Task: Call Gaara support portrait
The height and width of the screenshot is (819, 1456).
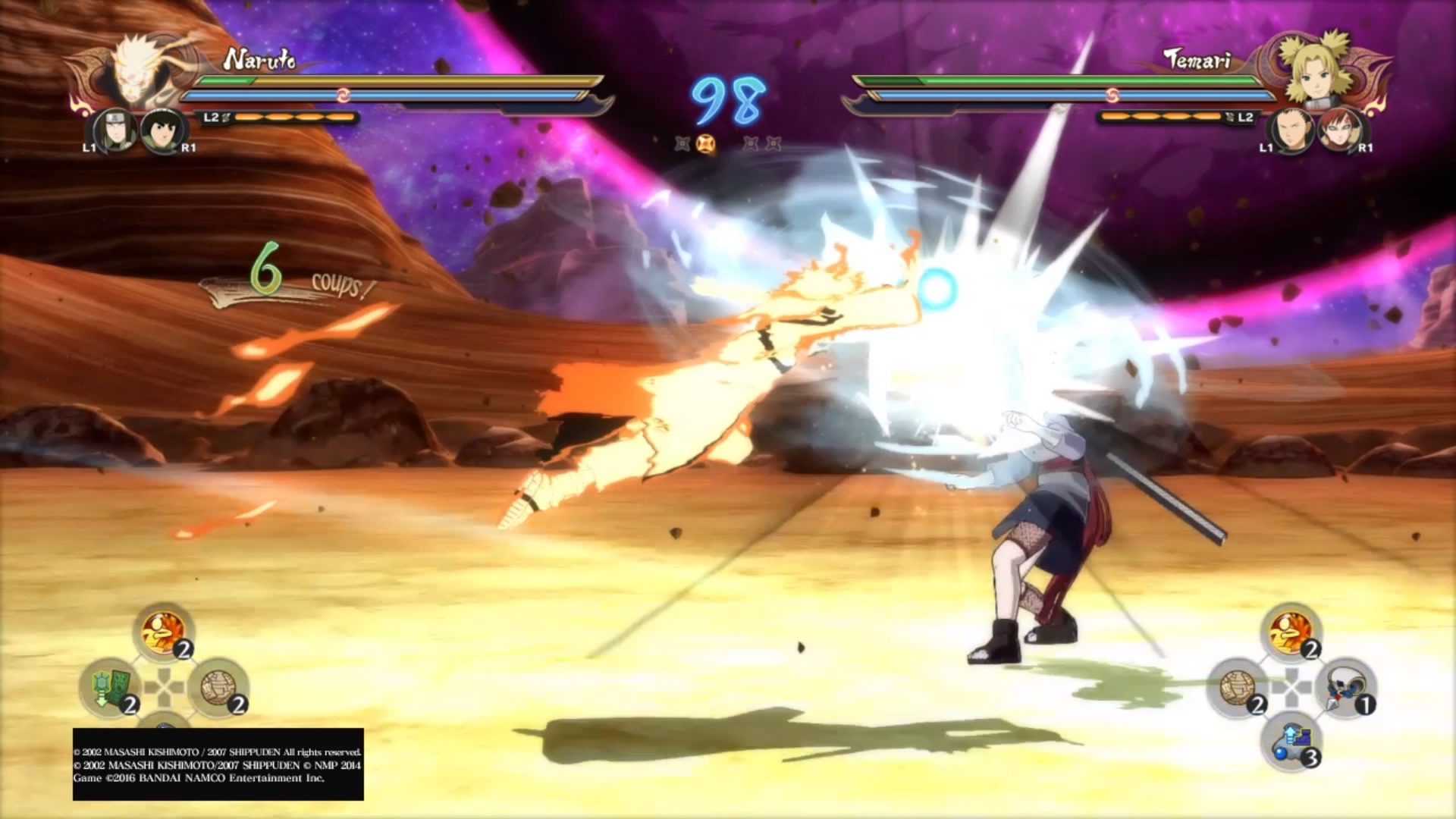Action: tap(1340, 130)
